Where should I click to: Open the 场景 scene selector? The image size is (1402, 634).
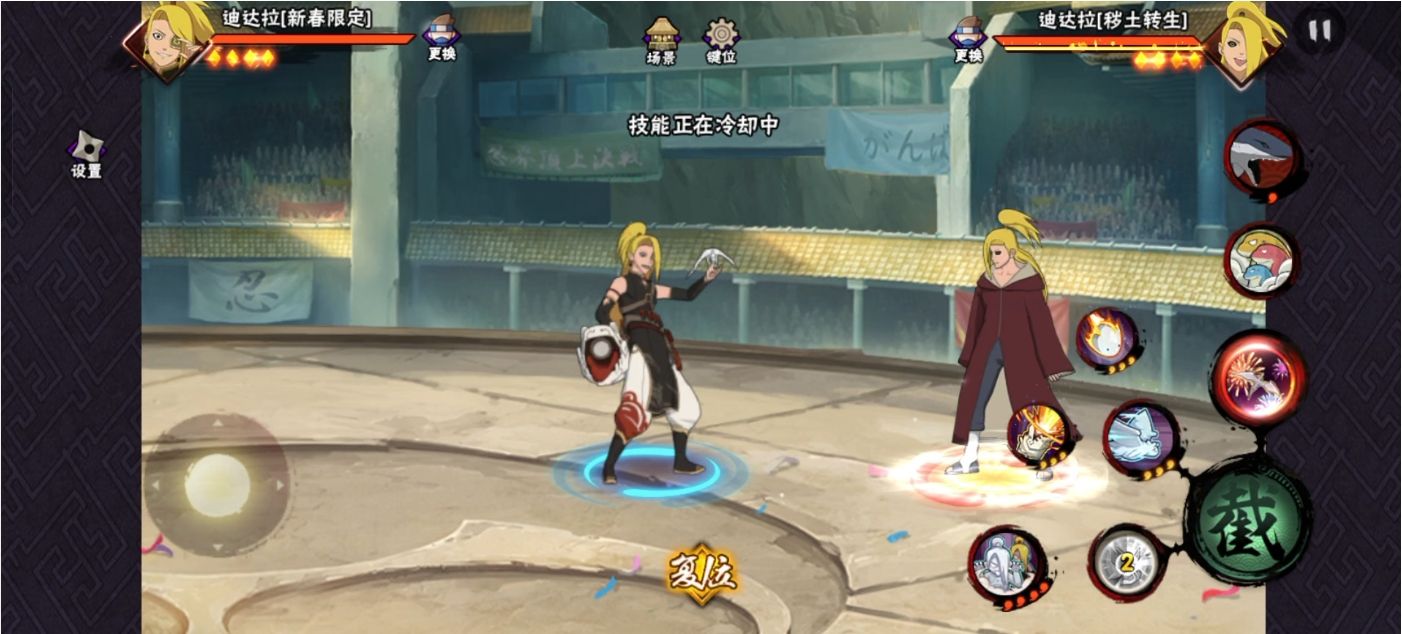[661, 41]
